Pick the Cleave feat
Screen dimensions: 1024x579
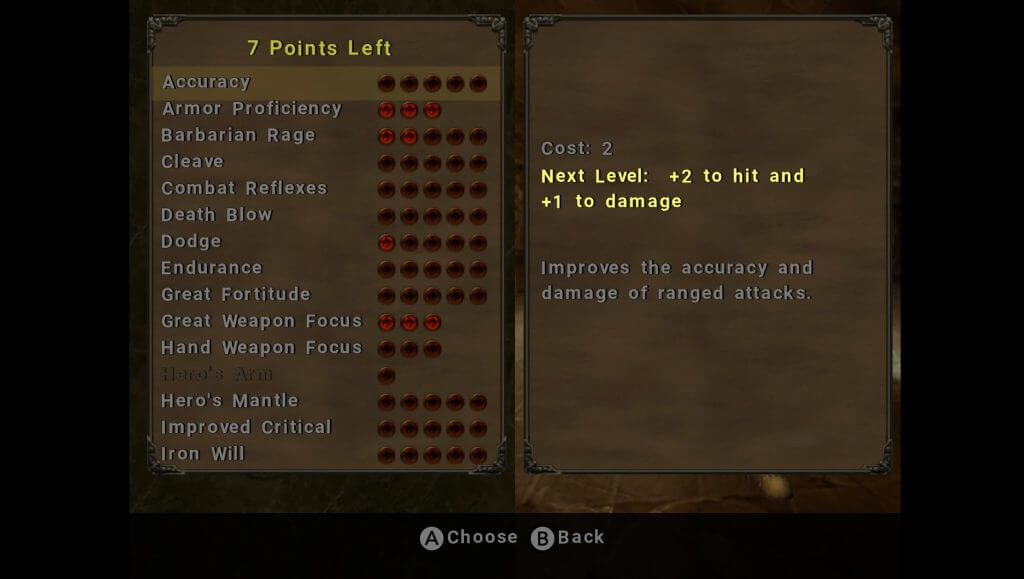[x=193, y=162]
